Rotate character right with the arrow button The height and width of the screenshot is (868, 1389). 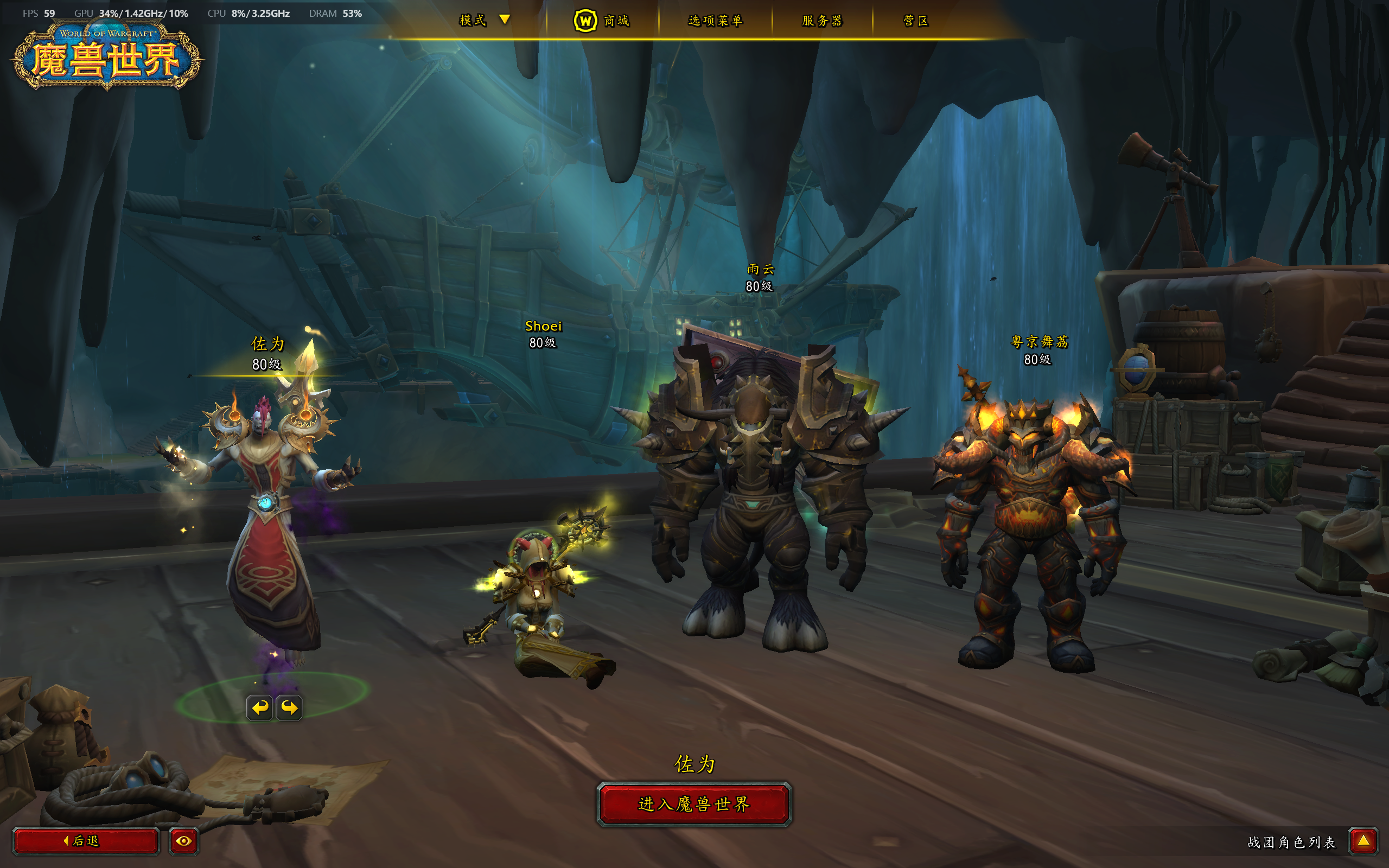[289, 707]
